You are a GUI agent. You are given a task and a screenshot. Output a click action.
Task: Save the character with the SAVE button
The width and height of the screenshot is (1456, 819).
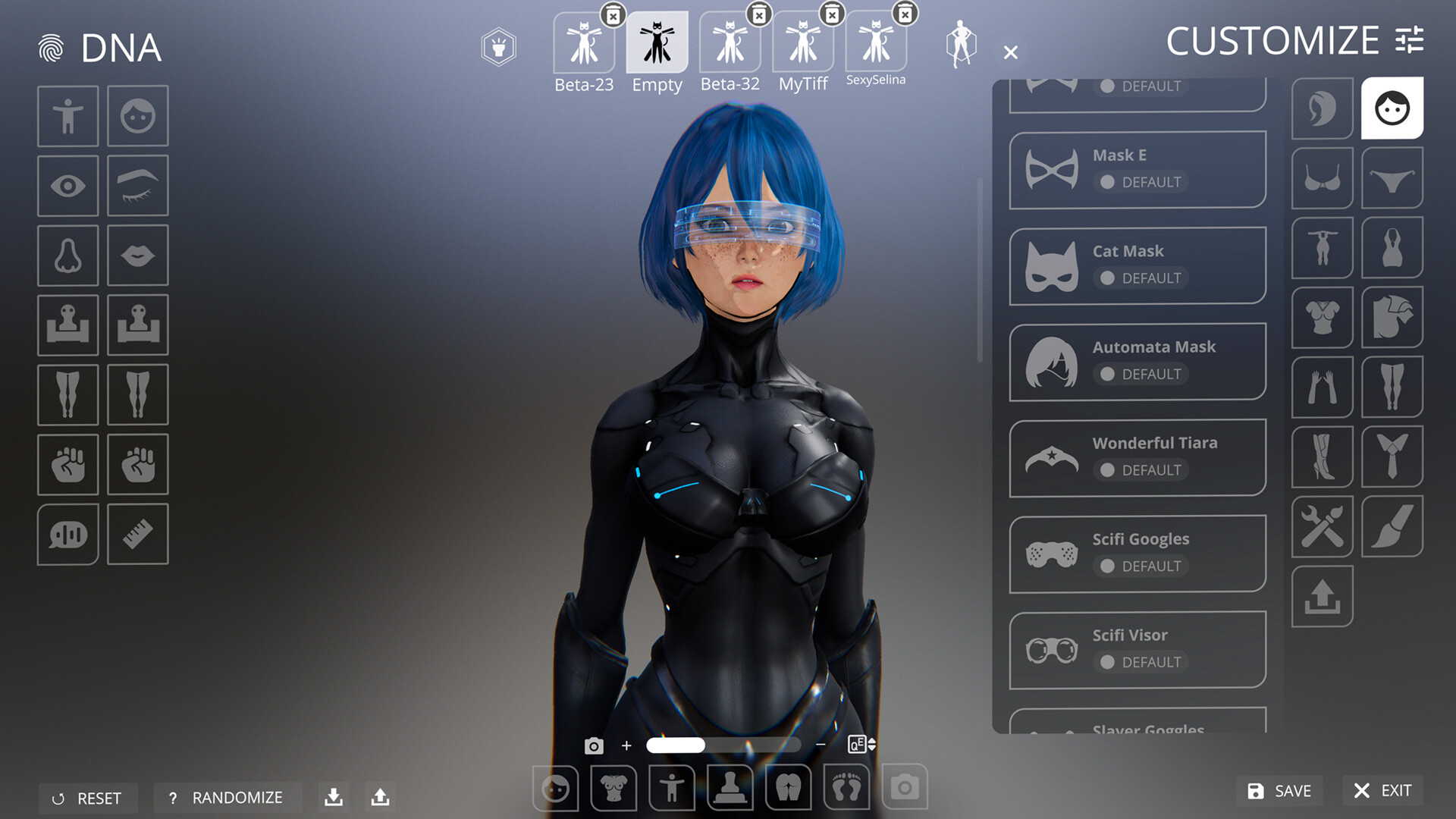point(1279,791)
